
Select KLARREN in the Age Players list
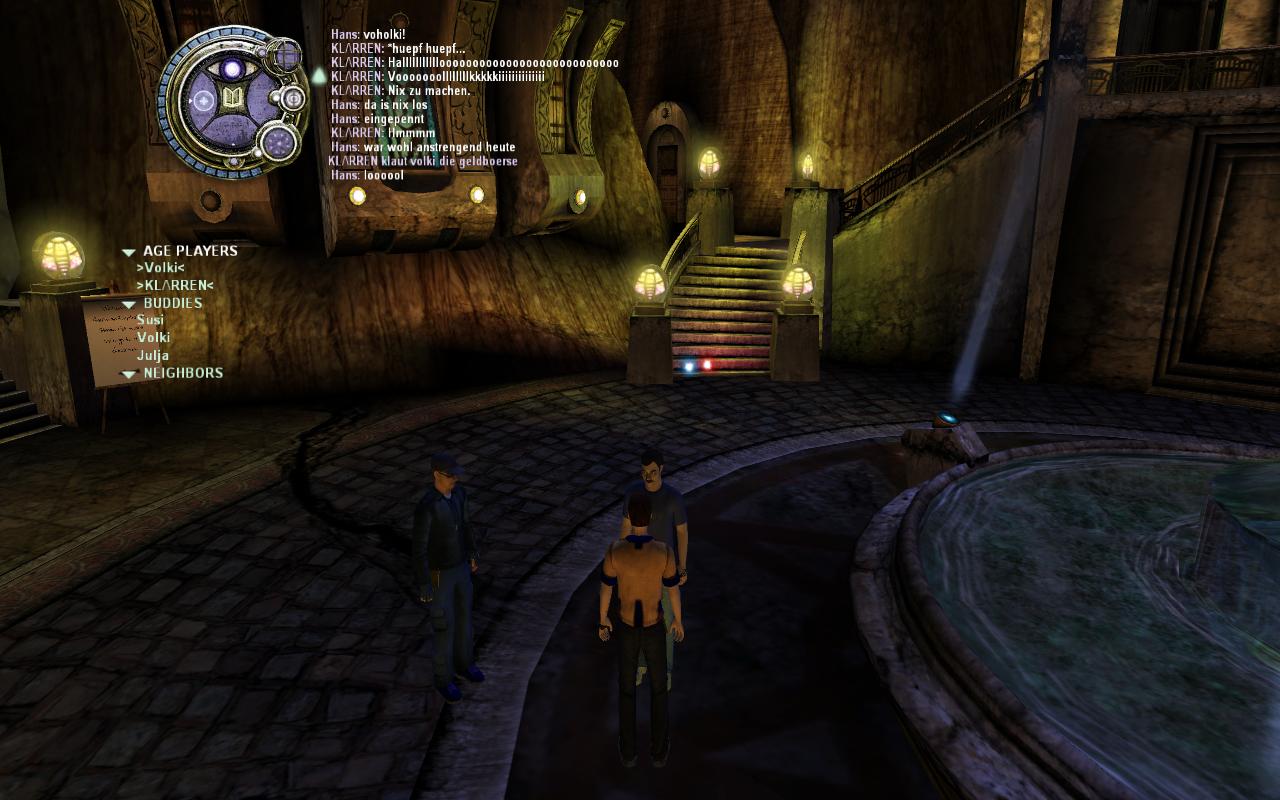175,285
